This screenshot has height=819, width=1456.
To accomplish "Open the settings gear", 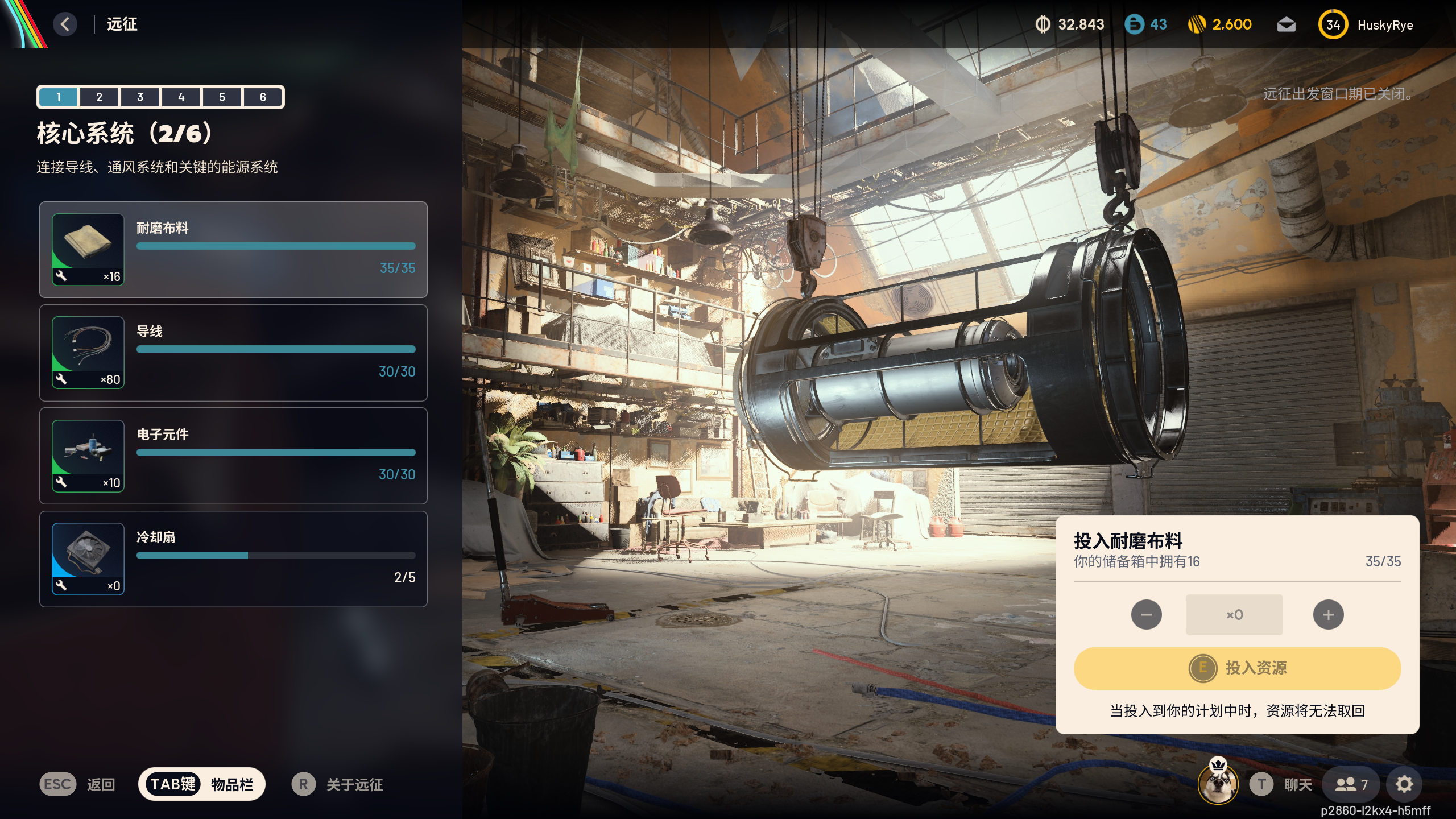I will tap(1404, 785).
